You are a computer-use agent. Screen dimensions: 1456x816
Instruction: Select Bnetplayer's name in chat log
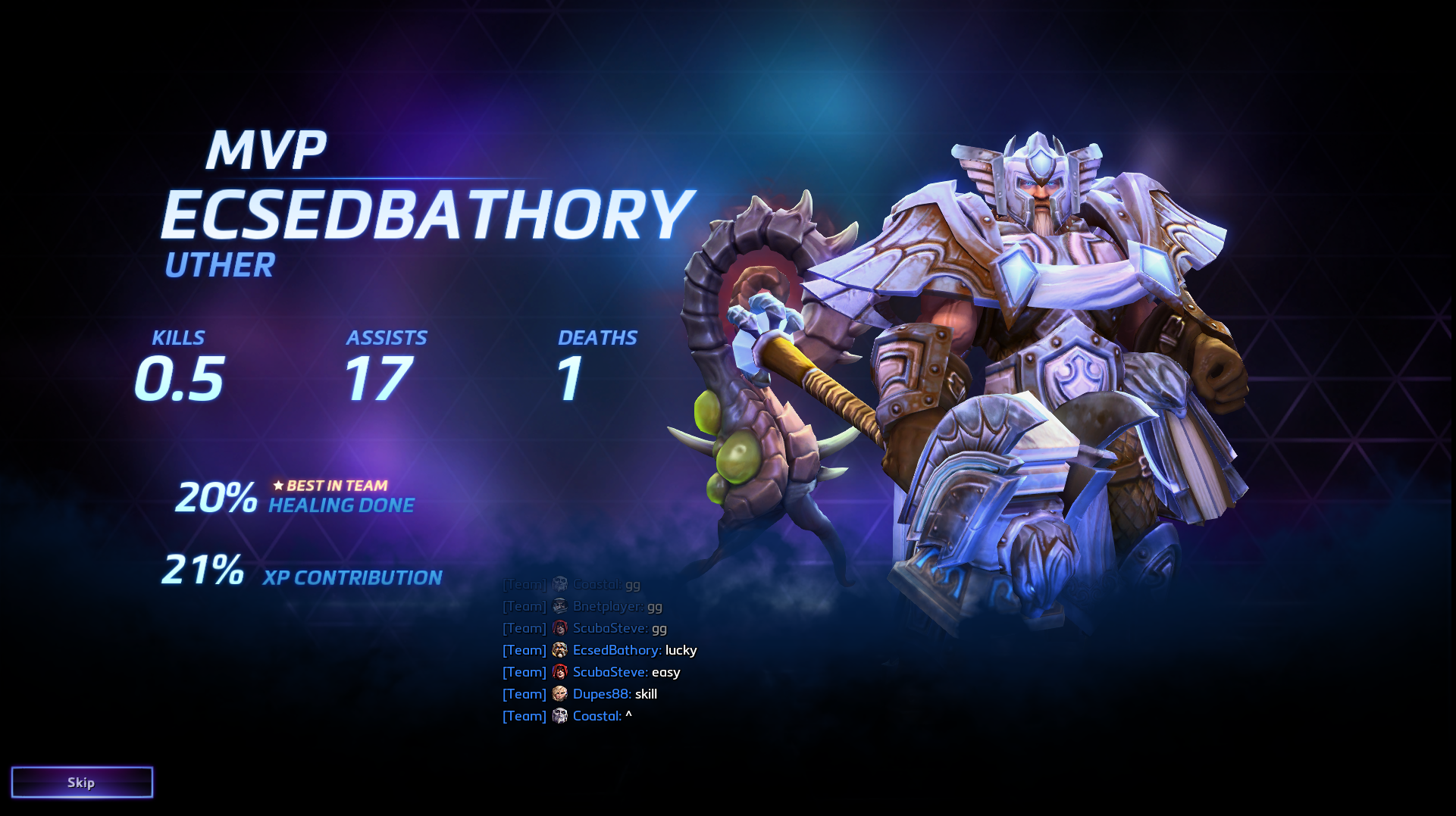point(608,606)
